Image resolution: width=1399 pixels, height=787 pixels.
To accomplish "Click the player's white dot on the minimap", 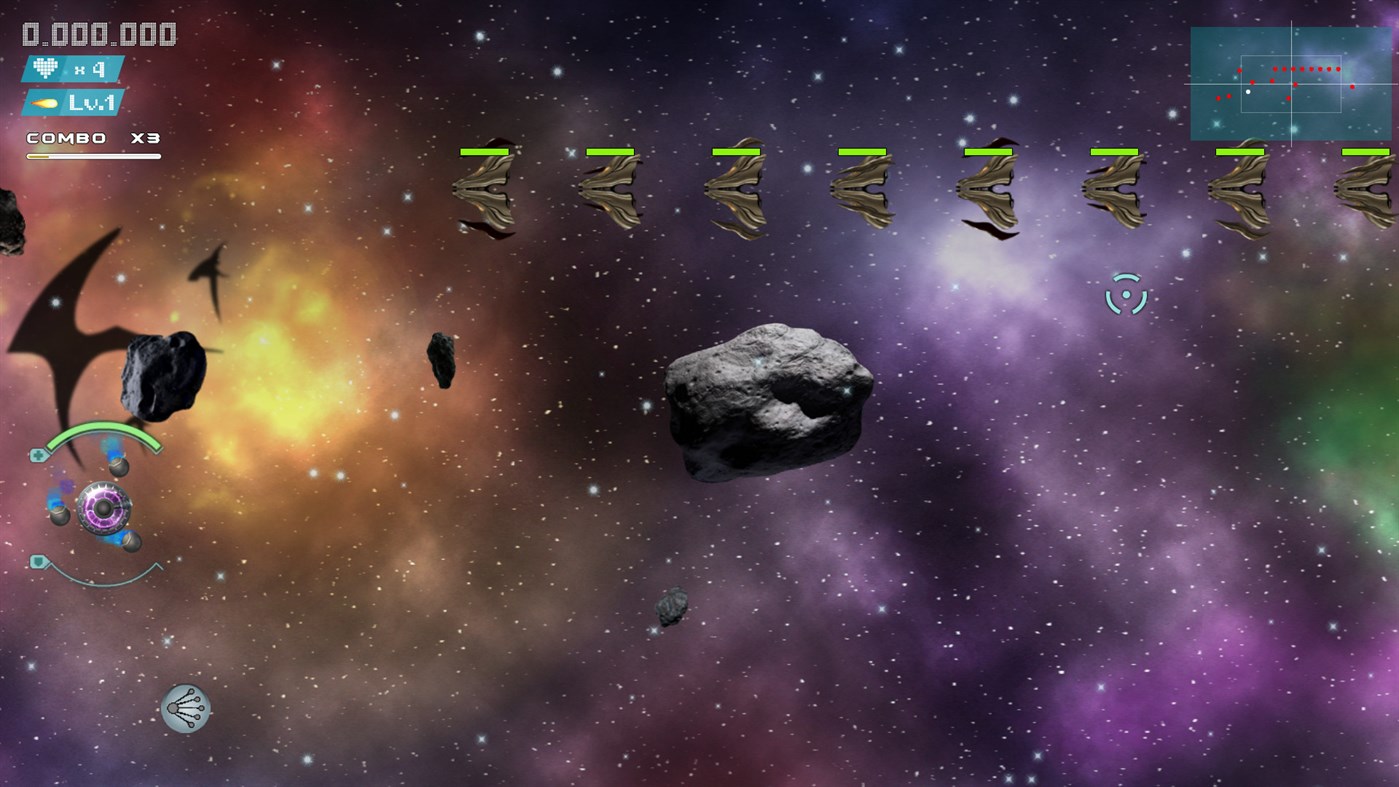I will (x=1248, y=92).
